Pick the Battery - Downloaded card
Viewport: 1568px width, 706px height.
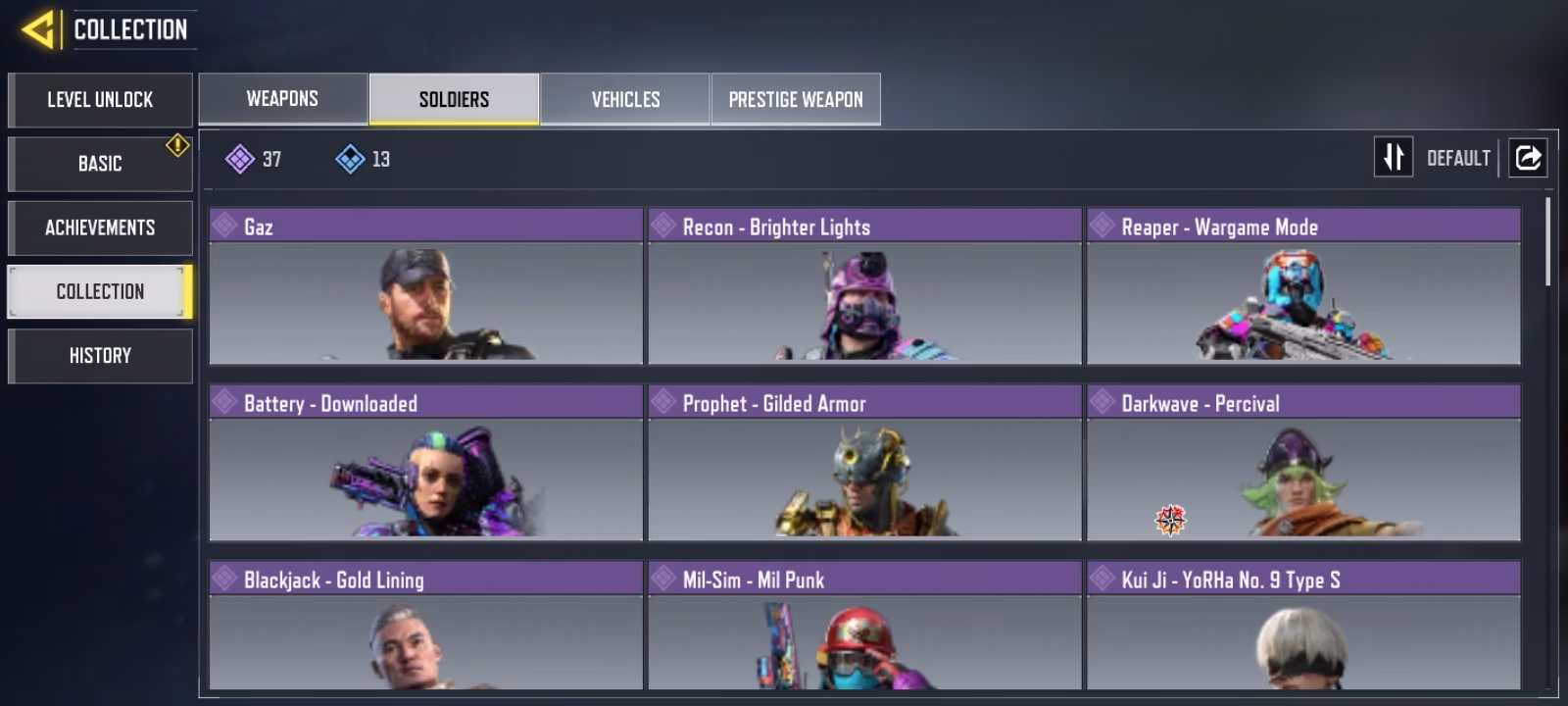tap(425, 463)
